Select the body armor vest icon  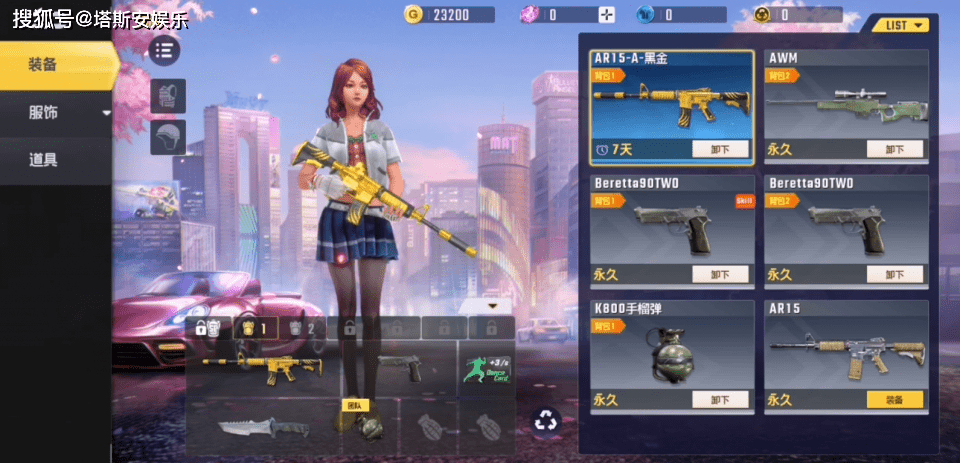168,97
